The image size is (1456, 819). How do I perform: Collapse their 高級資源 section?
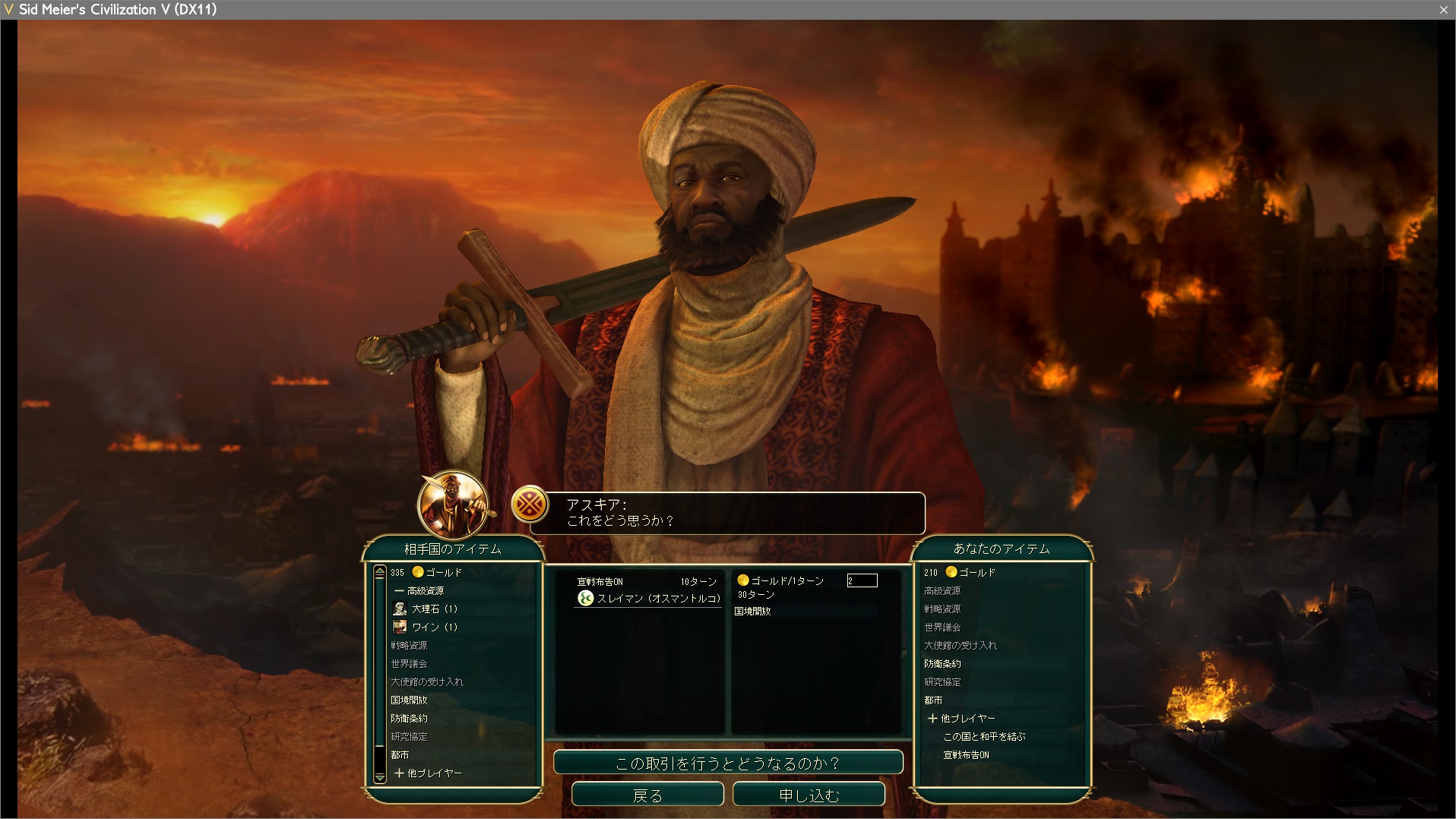tap(419, 590)
